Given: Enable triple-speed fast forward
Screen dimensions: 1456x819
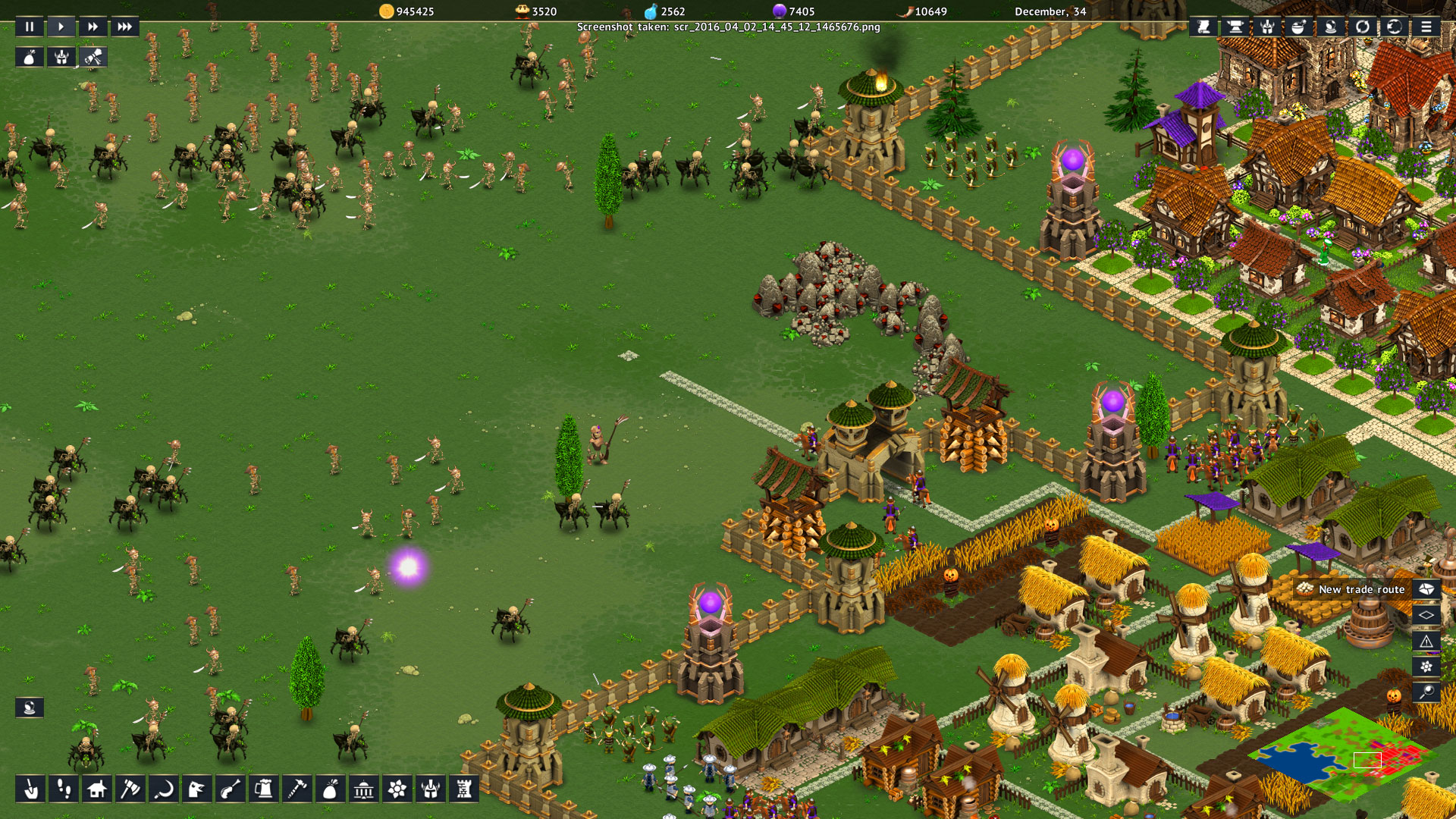Looking at the screenshot, I should point(125,27).
